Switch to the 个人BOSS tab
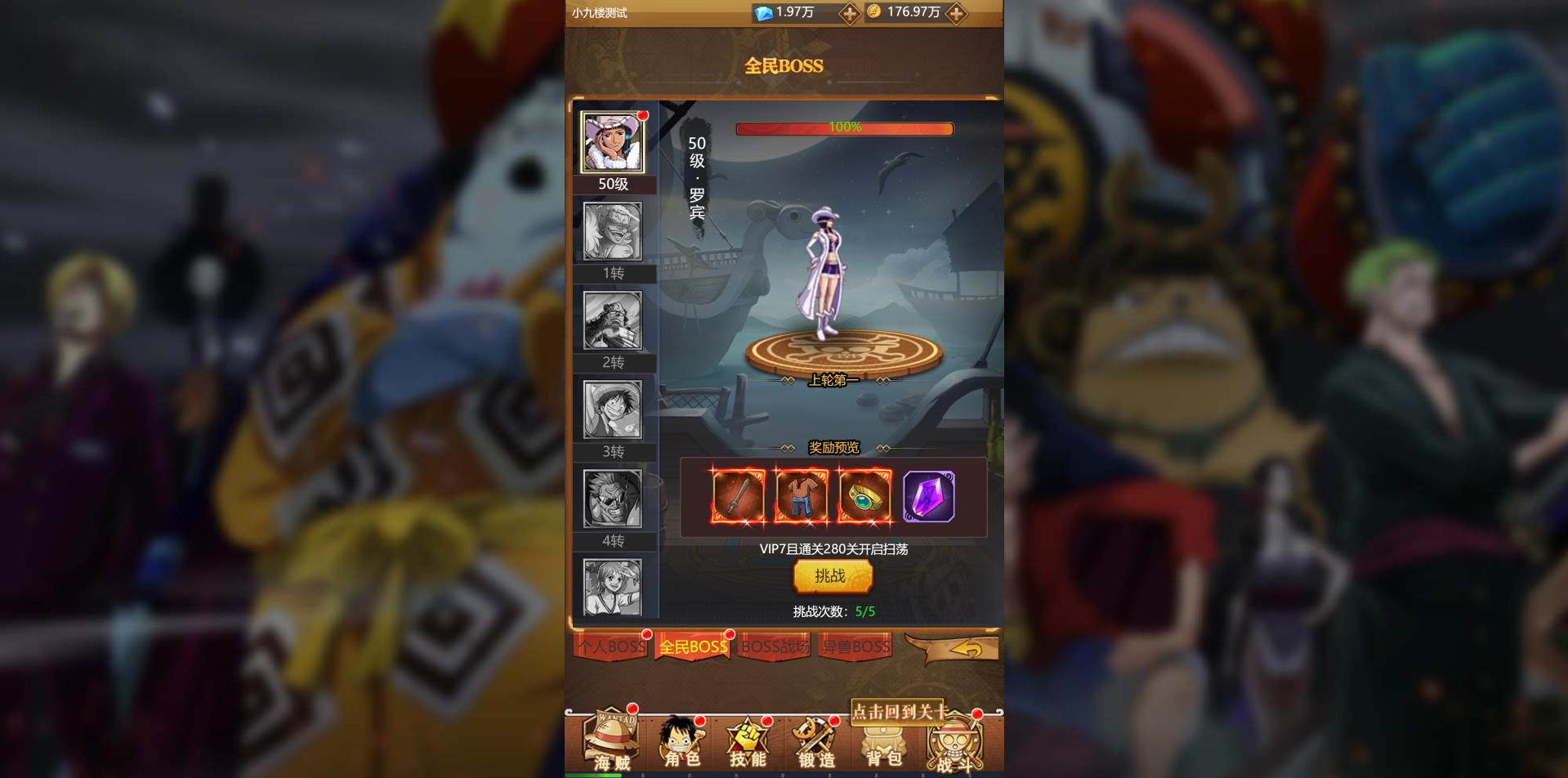 (x=611, y=646)
